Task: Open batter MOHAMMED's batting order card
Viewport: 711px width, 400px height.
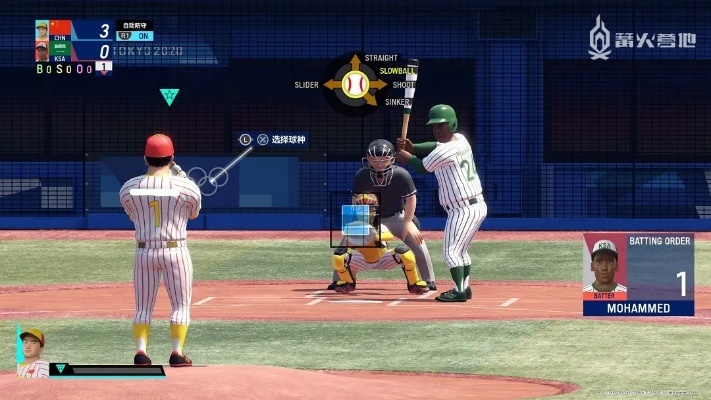Action: pyautogui.click(x=638, y=274)
